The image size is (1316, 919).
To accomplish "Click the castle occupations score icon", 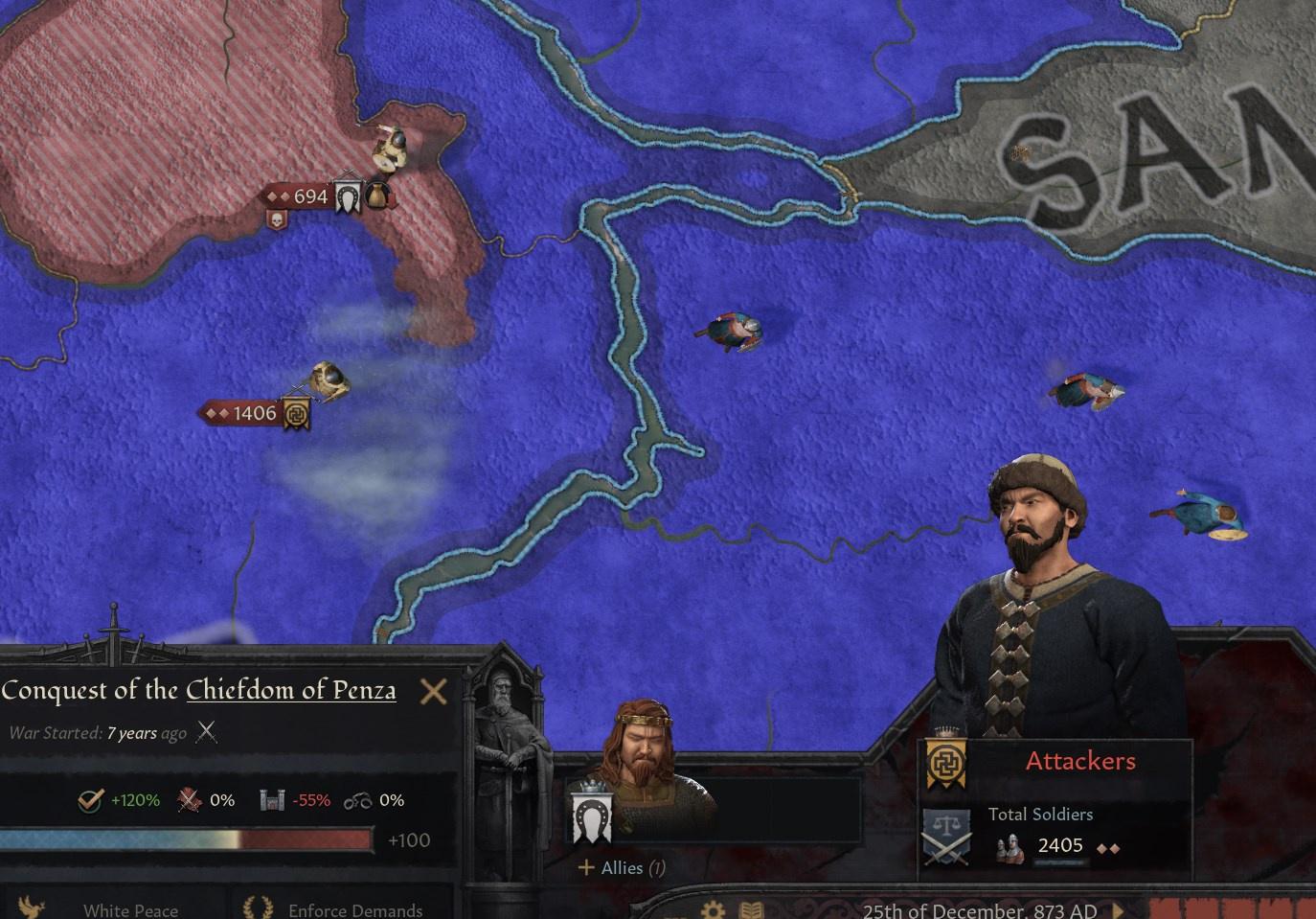I will tap(271, 799).
